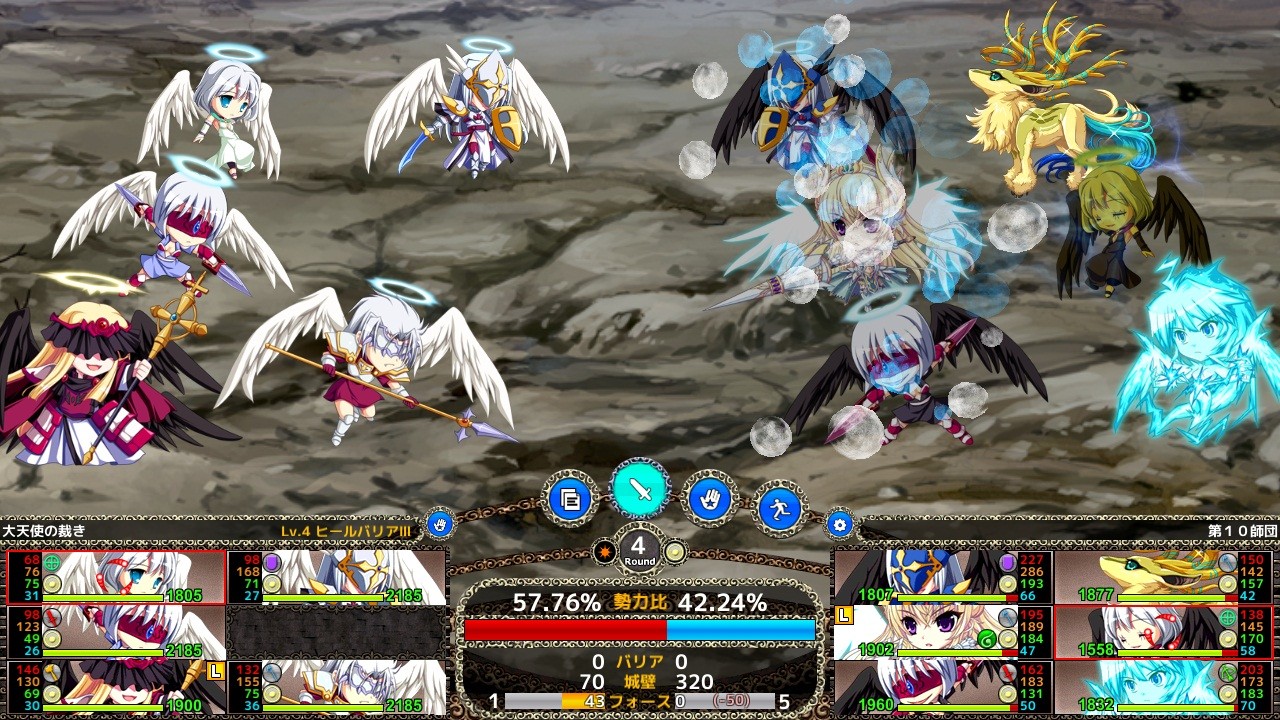Screen dimensions: 1280x720
Task: Toggle the L badge on the left ally unit frame
Action: 214,672
